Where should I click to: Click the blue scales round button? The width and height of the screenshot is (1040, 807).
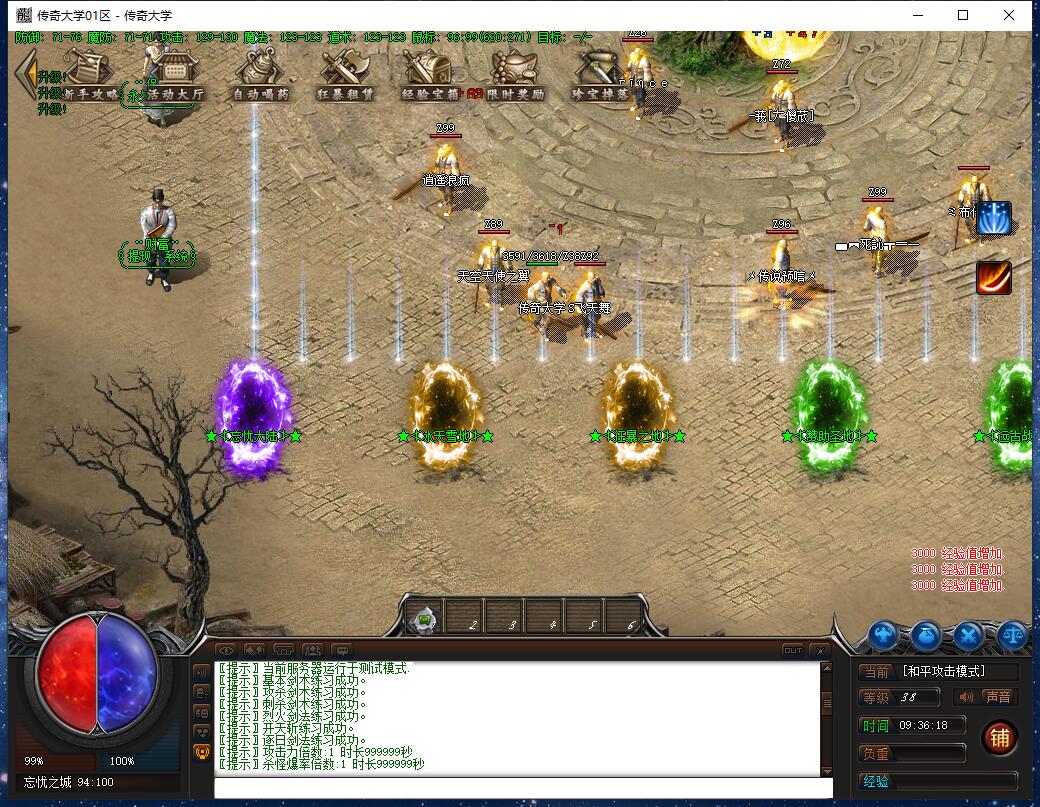point(1012,635)
